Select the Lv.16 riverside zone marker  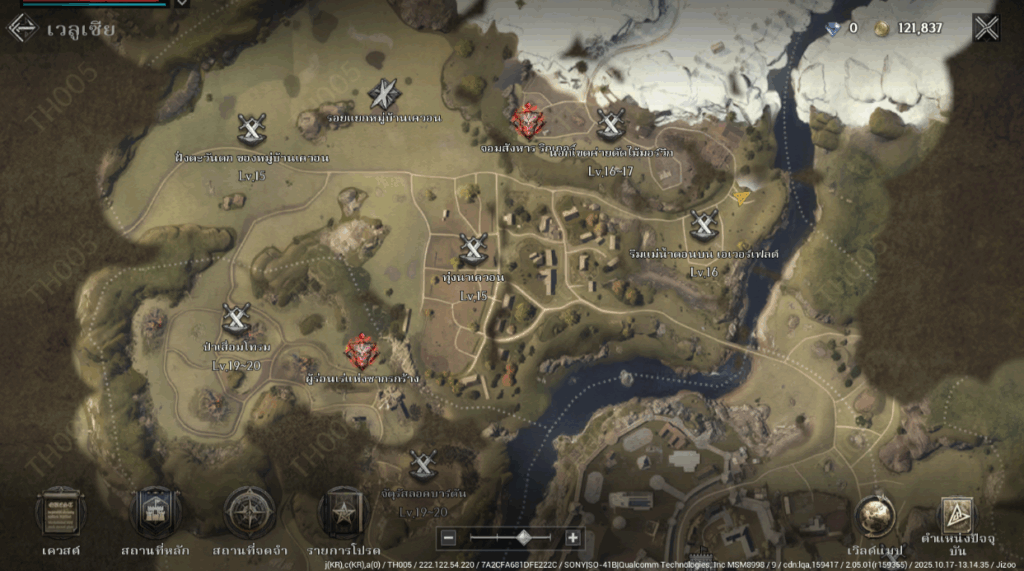click(x=704, y=224)
